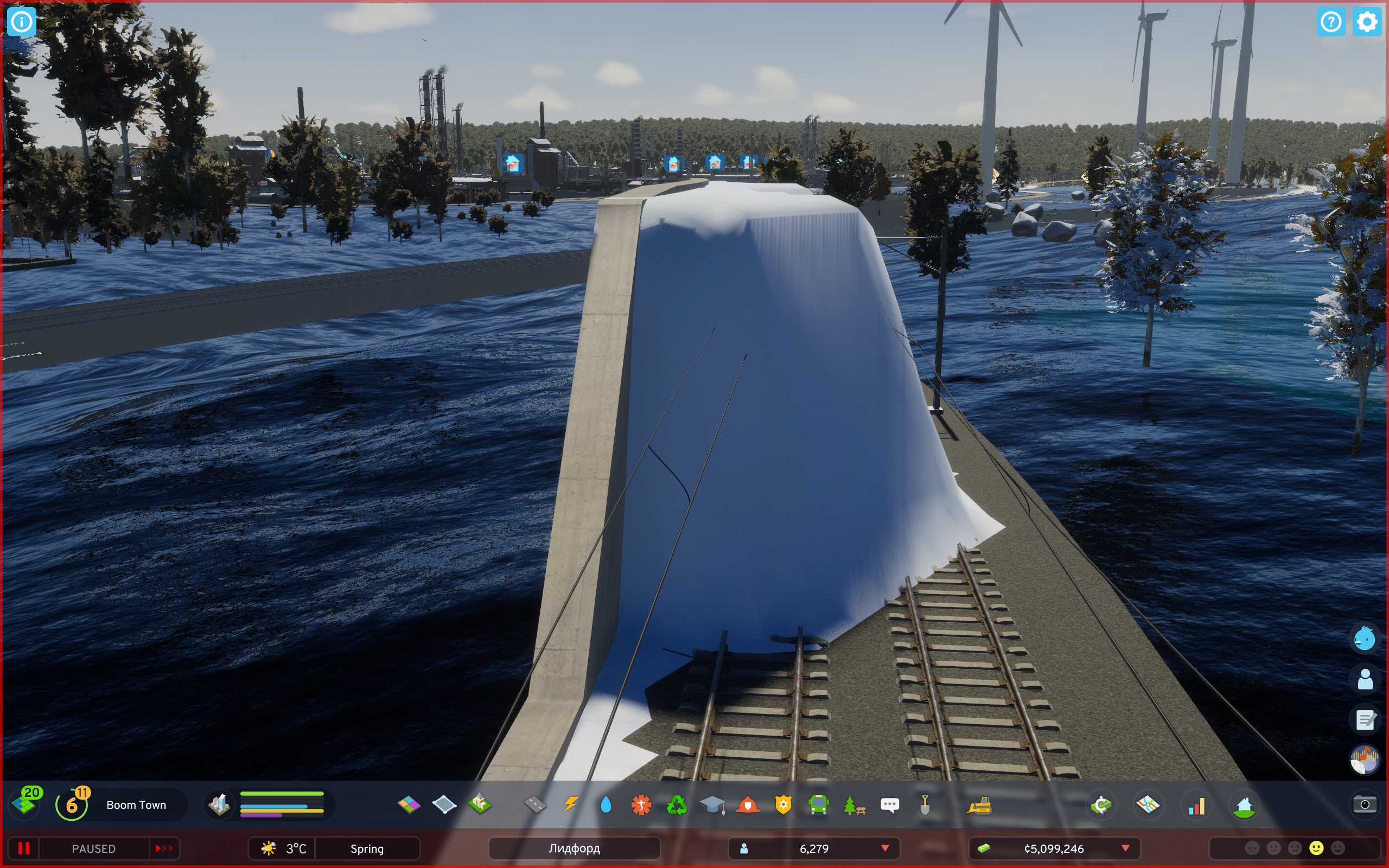
Task: Expand the city budget dropdown
Action: (x=1124, y=848)
